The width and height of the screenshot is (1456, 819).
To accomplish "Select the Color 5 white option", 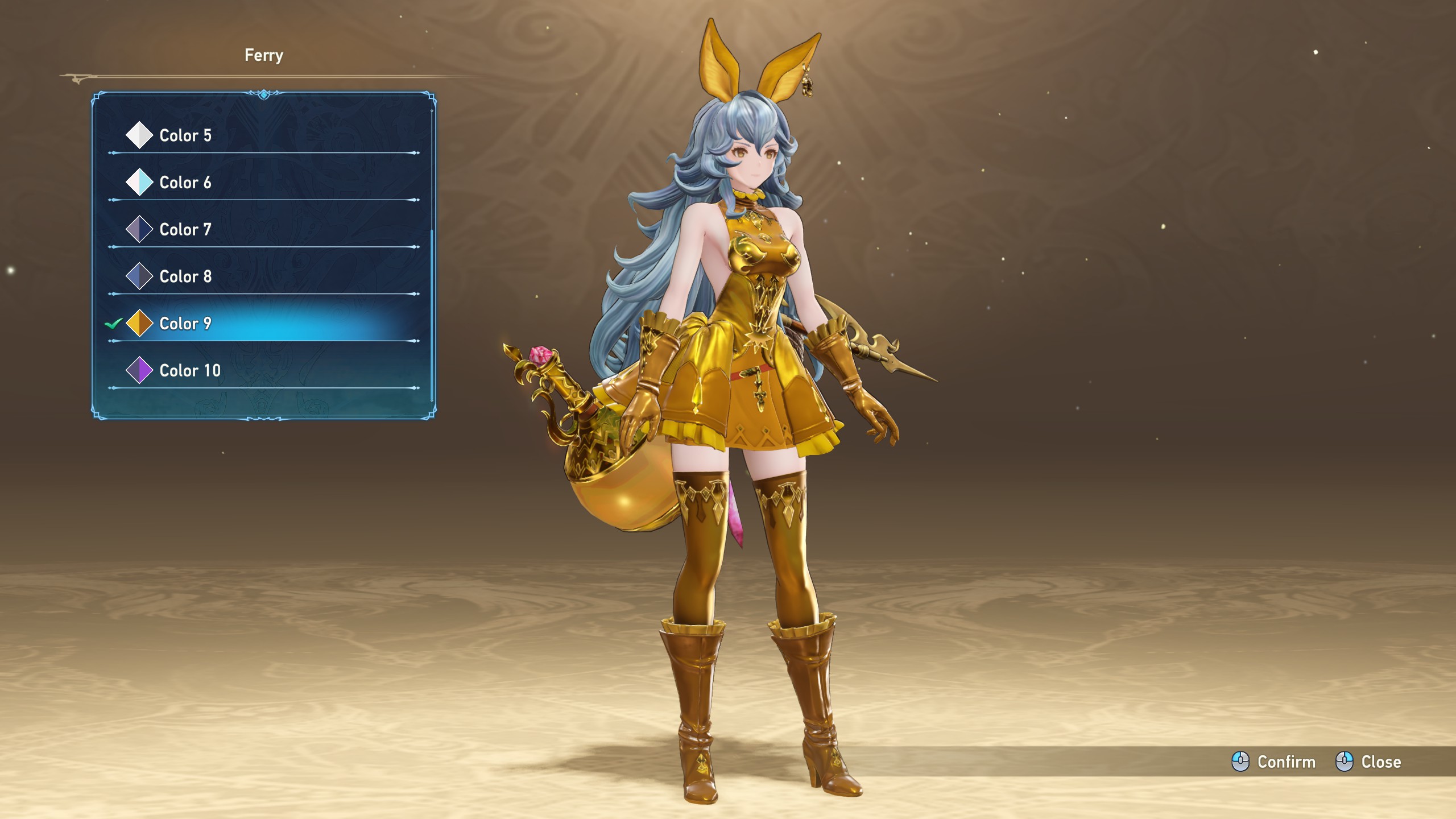I will pyautogui.click(x=185, y=135).
